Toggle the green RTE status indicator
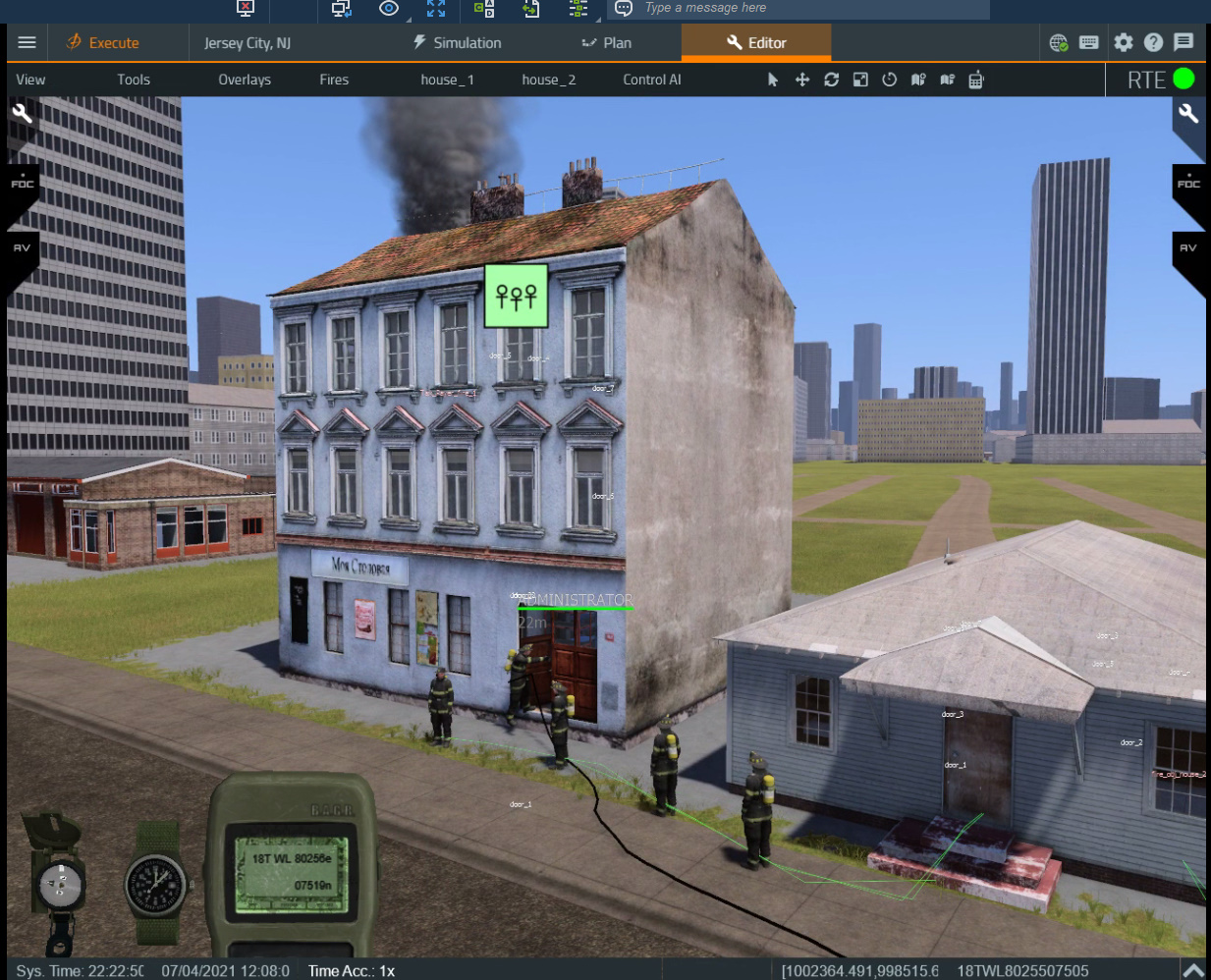 tap(1183, 79)
